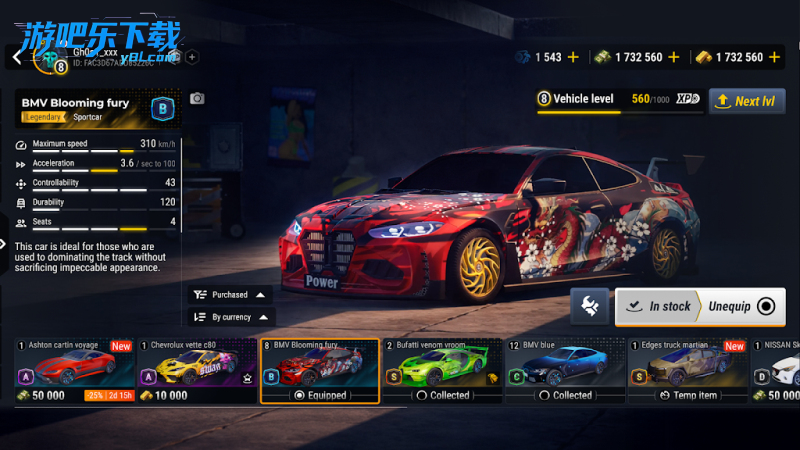Image resolution: width=800 pixels, height=450 pixels.
Task: Add more cash currency
Action: tap(675, 57)
